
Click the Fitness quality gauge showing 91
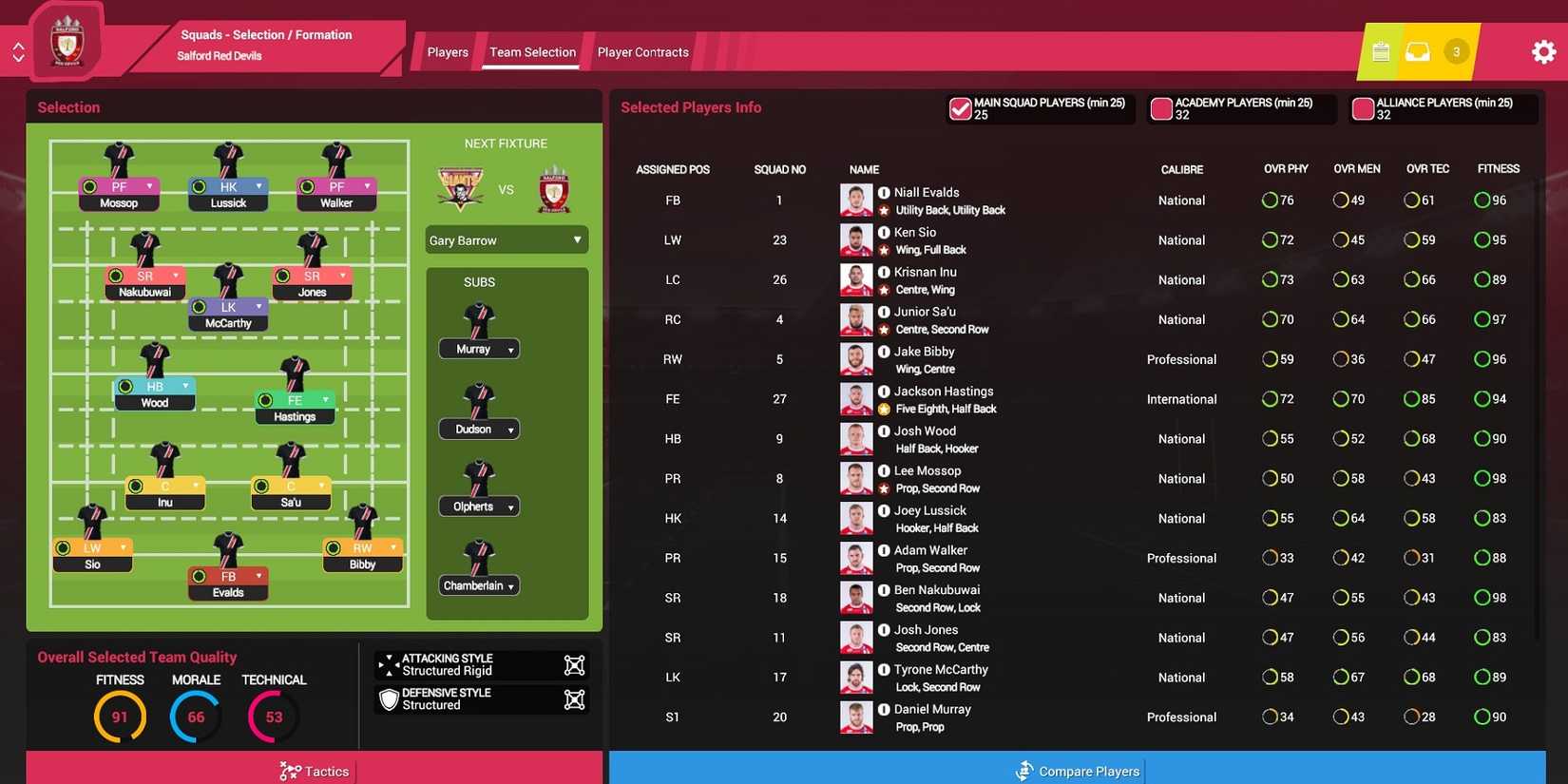[120, 716]
